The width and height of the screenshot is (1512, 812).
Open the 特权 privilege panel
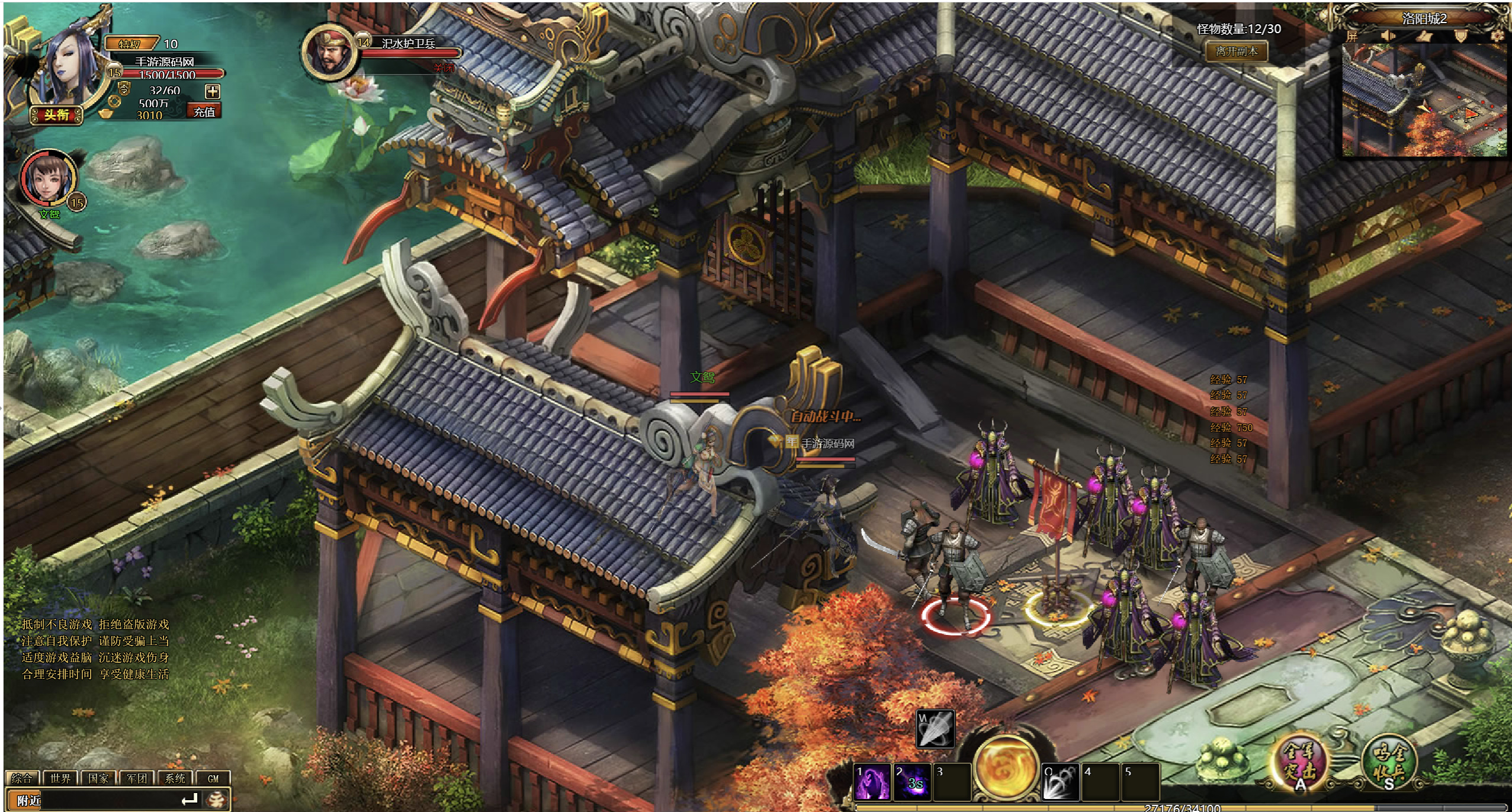click(x=130, y=44)
